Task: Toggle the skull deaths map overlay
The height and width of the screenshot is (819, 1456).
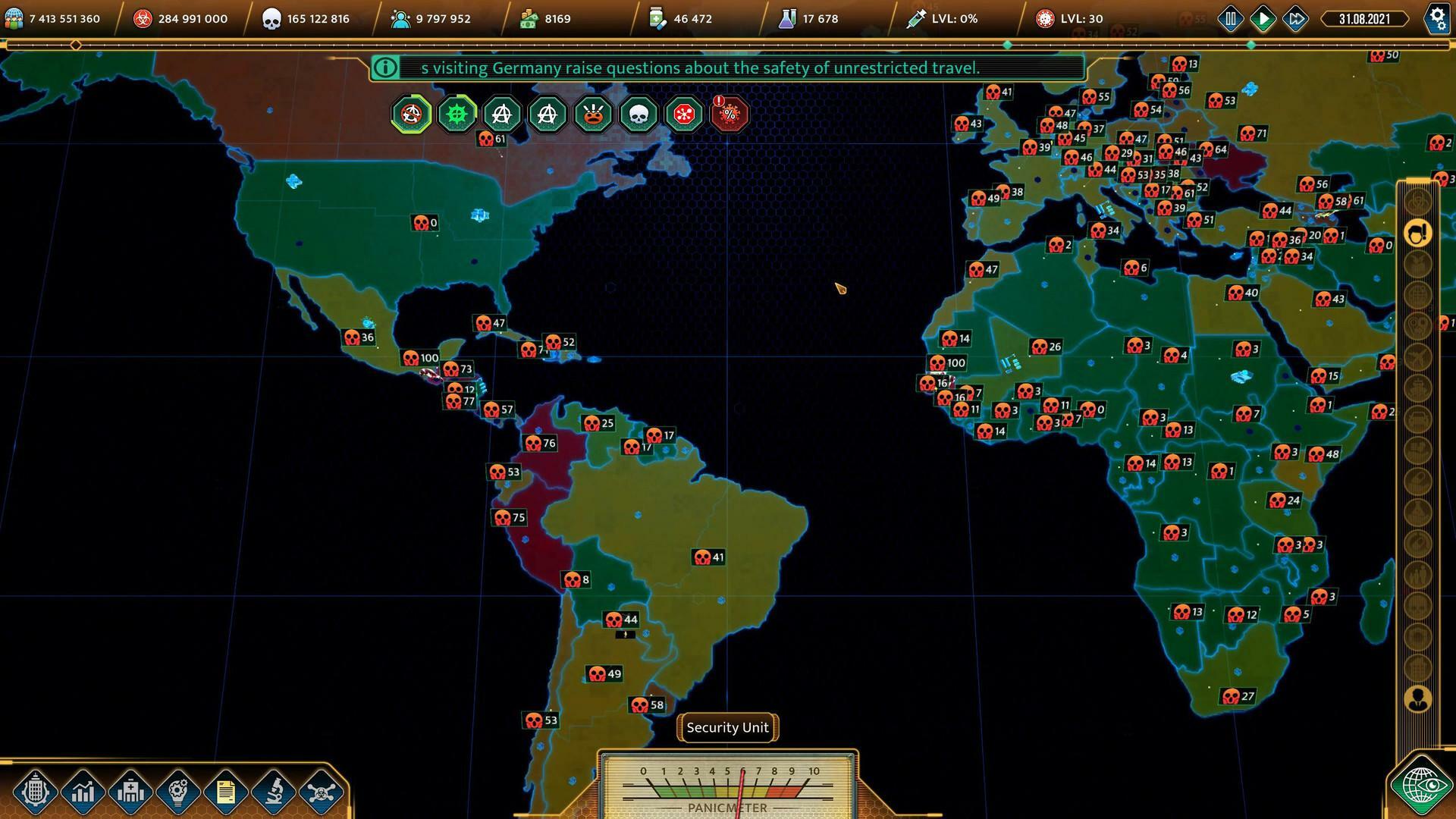Action: pos(639,114)
